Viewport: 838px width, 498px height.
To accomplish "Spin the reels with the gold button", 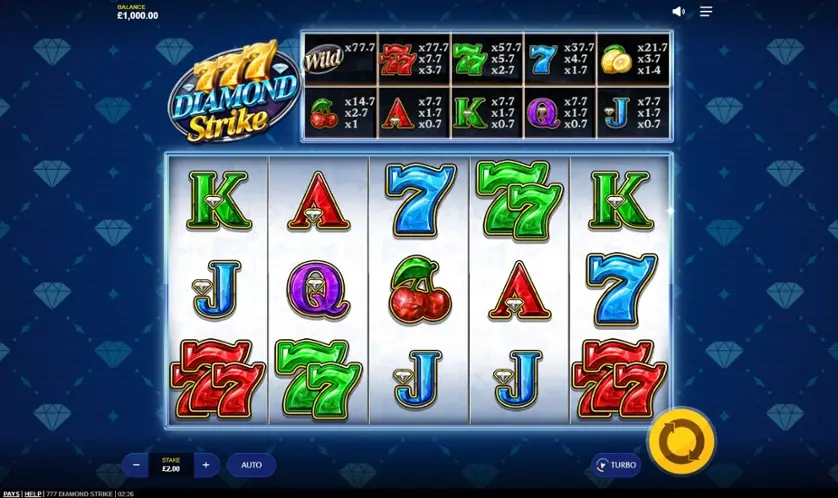I will [681, 440].
